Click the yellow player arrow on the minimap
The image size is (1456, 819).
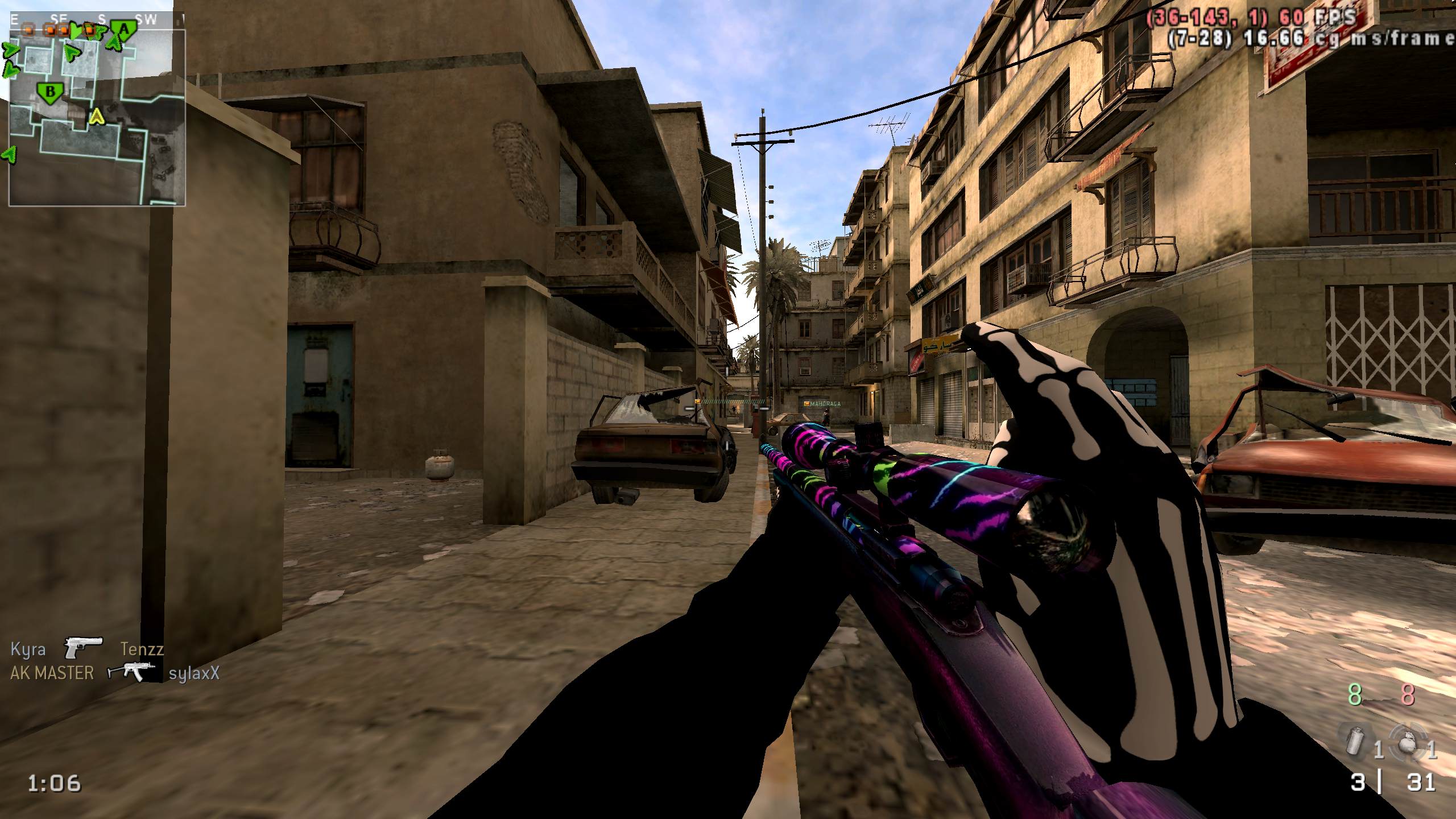tap(97, 117)
